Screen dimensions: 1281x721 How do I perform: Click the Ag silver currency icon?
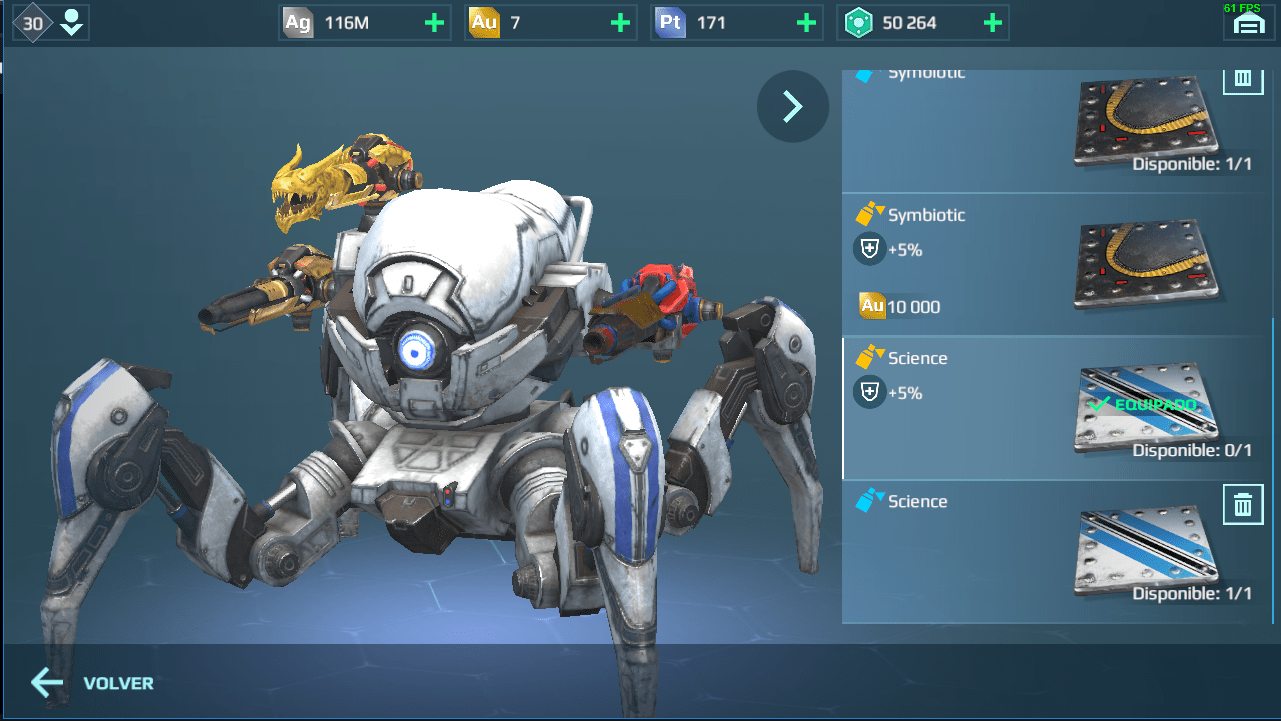pyautogui.click(x=297, y=21)
